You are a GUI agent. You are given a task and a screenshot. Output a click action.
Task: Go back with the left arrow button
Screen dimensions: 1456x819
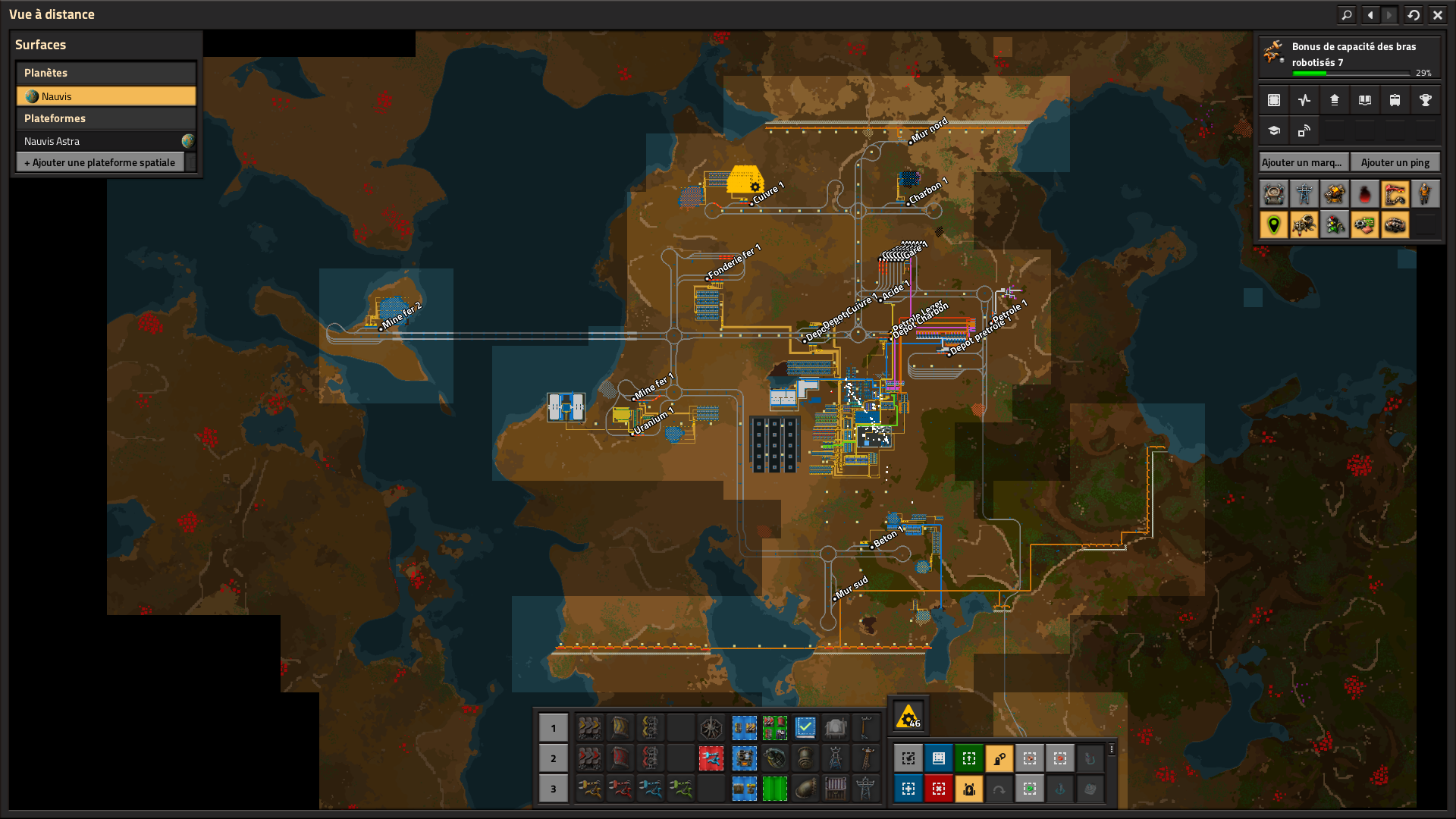pos(1370,14)
